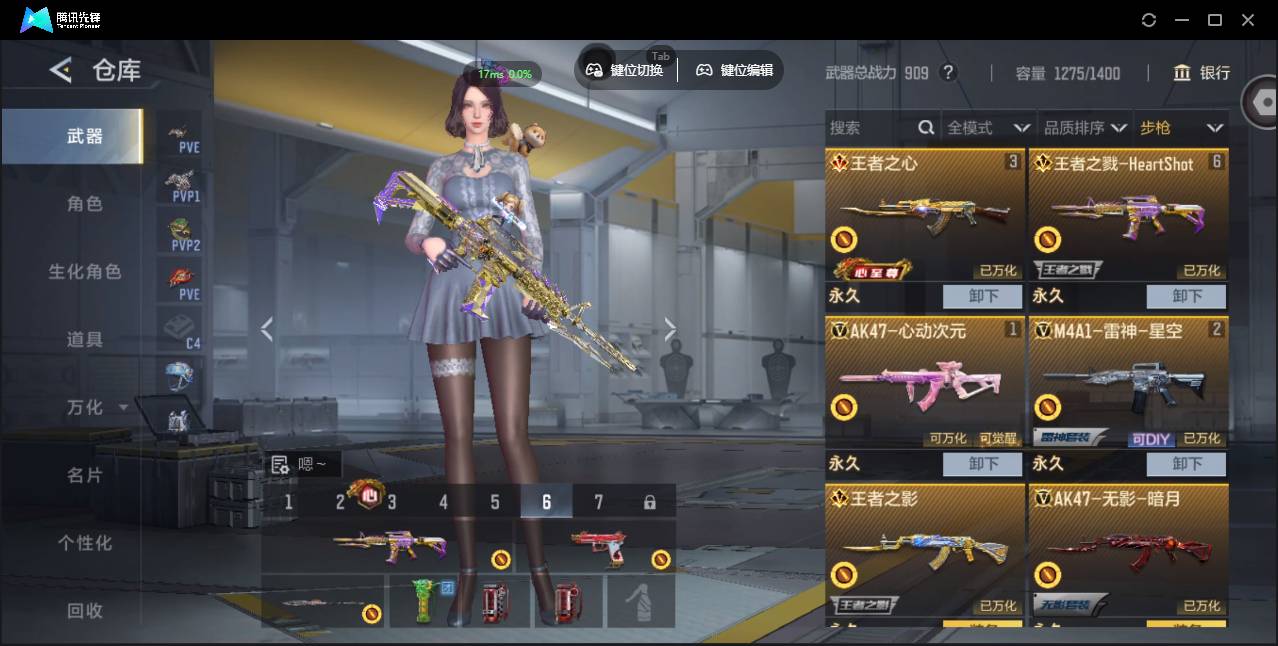1278x646 pixels.
Task: Open the 生化角色 category
Action: pyautogui.click(x=84, y=272)
